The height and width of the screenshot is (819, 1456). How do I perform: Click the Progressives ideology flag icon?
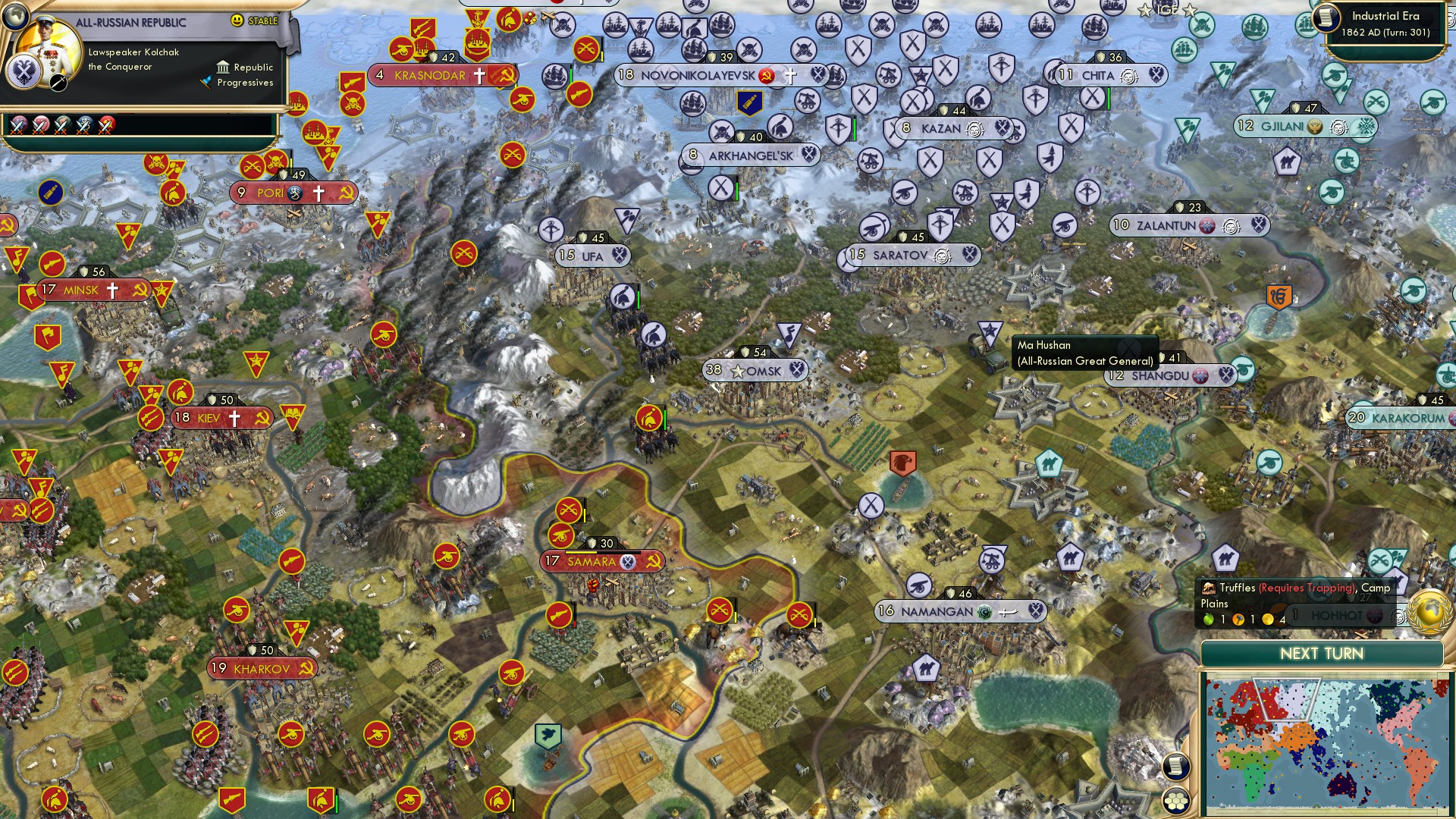(206, 82)
